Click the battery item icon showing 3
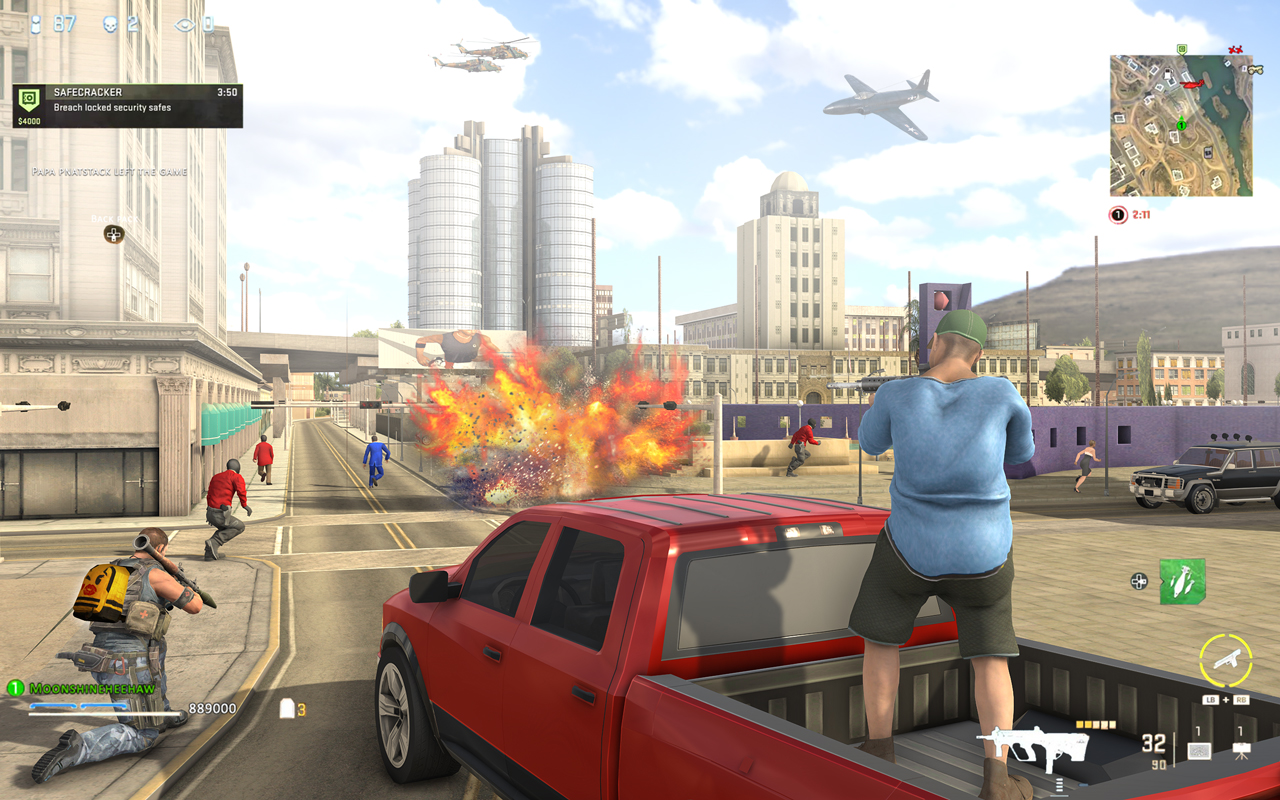The height and width of the screenshot is (800, 1280). pyautogui.click(x=285, y=707)
